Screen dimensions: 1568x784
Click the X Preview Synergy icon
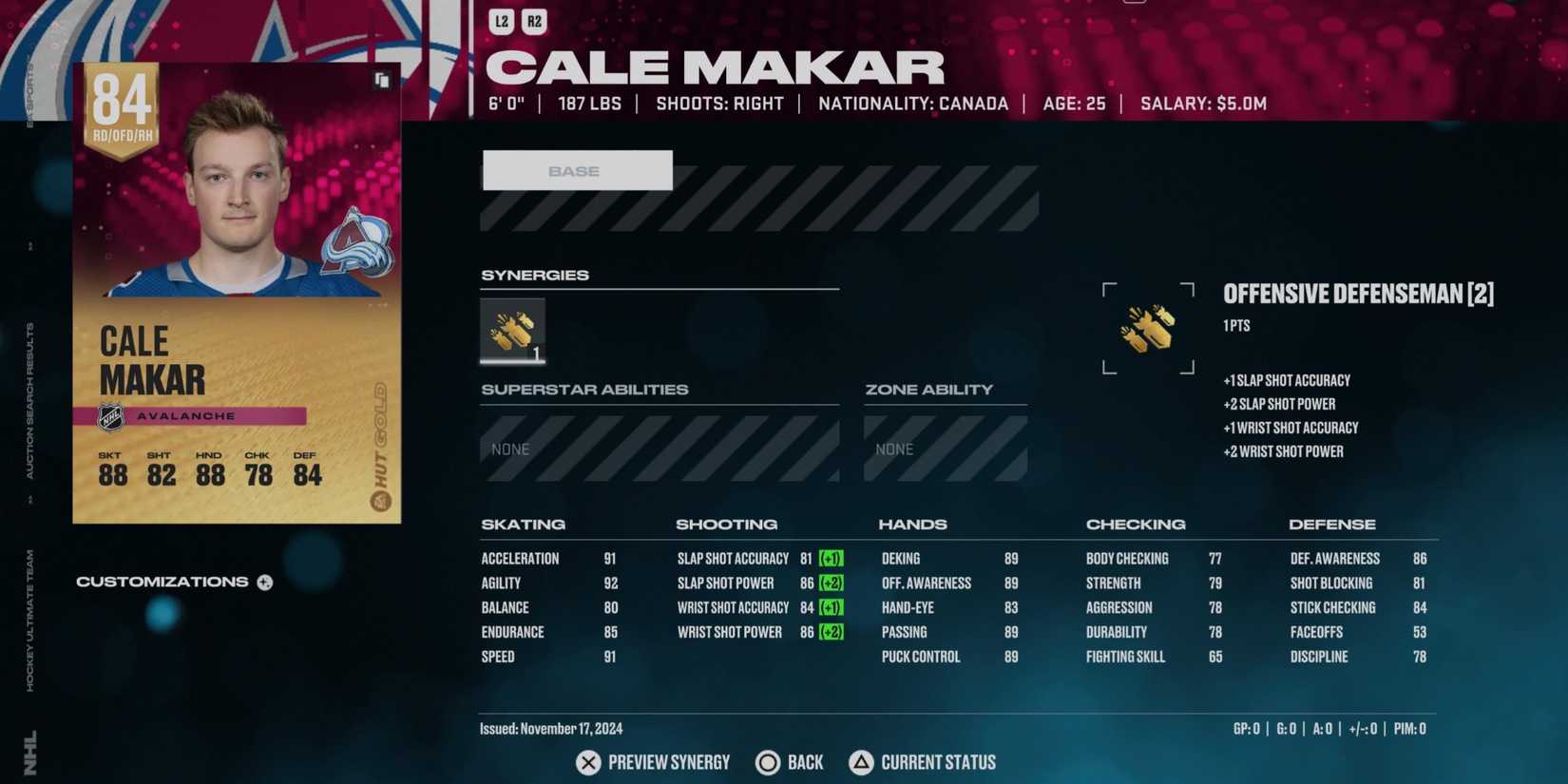(586, 762)
